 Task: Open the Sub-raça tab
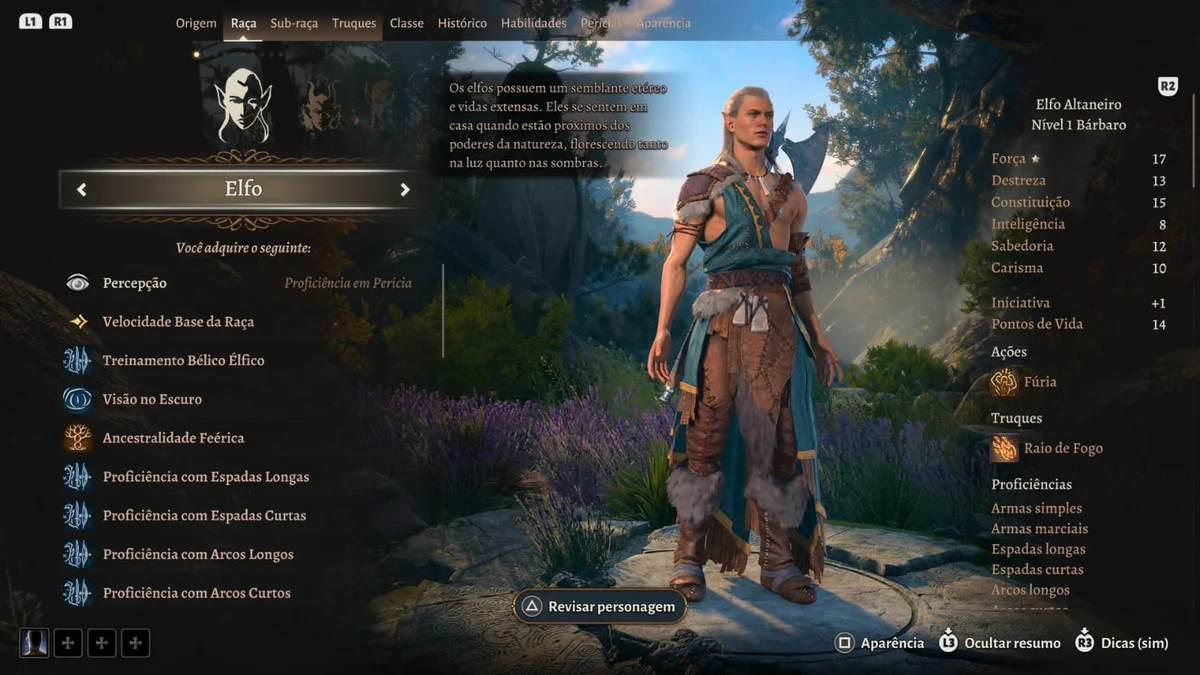(294, 23)
